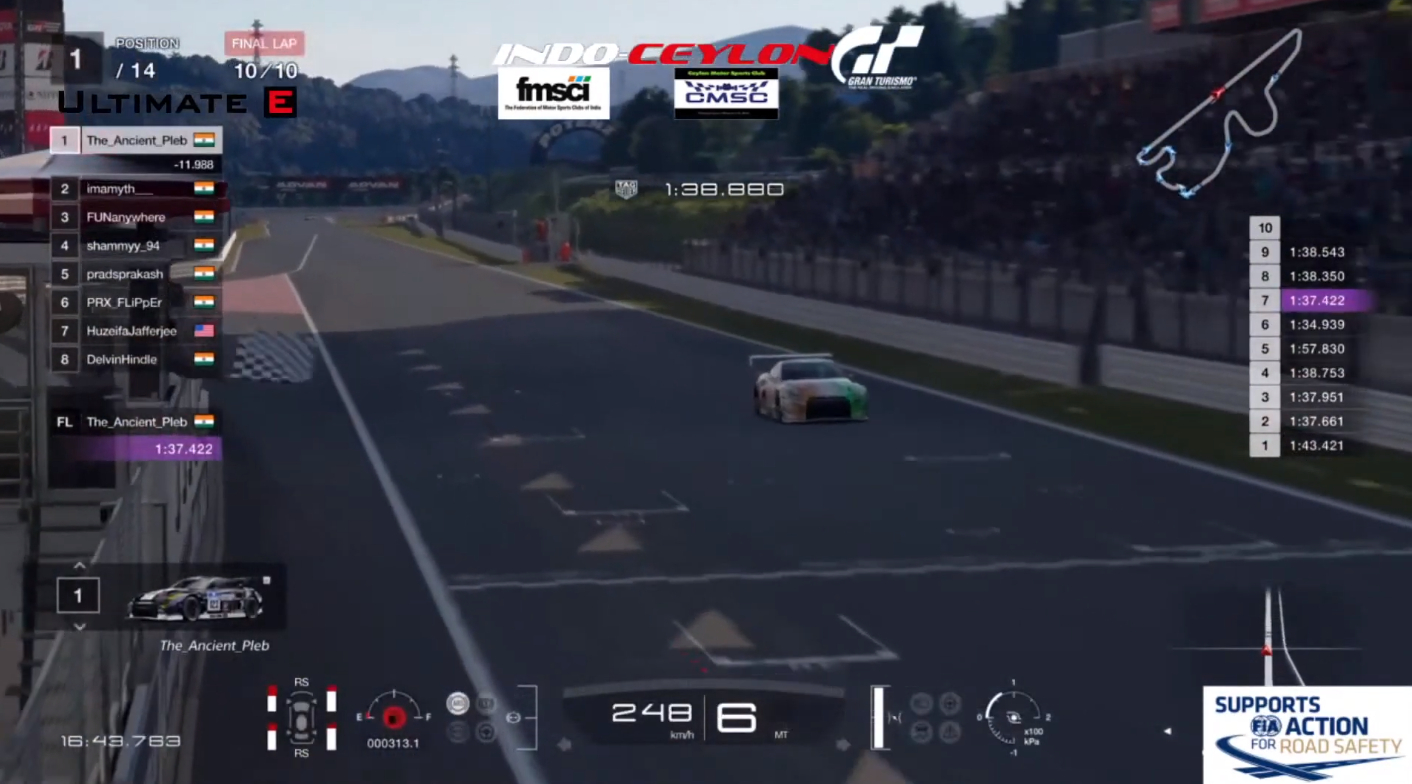The width and height of the screenshot is (1412, 784).
Task: Select the focused car thumbnail
Action: (196, 598)
